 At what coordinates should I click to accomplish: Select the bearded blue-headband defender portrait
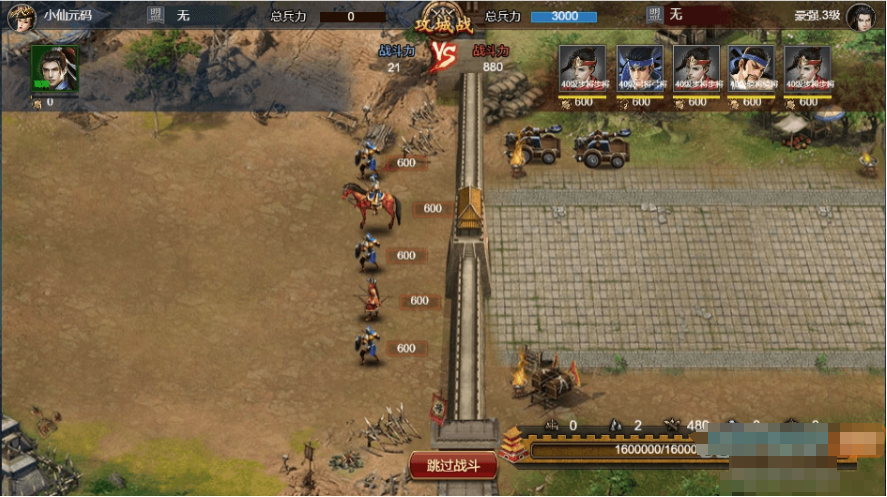point(751,69)
